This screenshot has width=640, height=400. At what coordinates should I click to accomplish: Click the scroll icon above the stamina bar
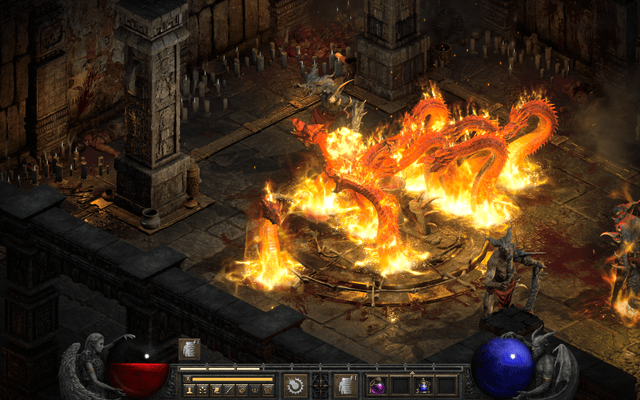coord(188,349)
